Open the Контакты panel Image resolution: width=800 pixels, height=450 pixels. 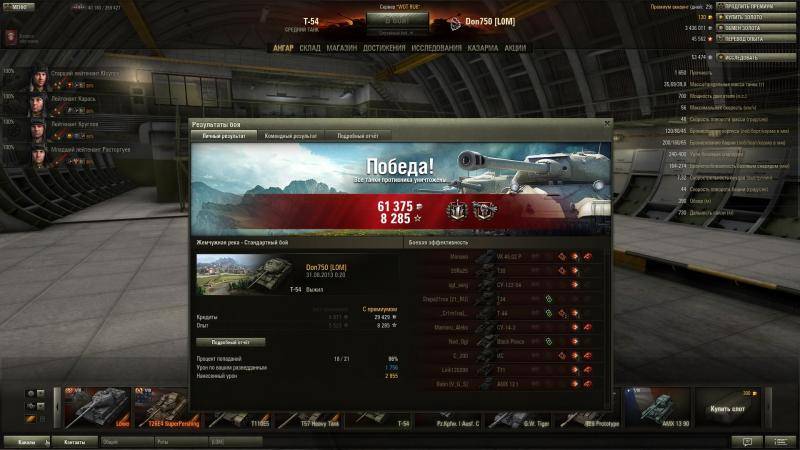click(74, 441)
